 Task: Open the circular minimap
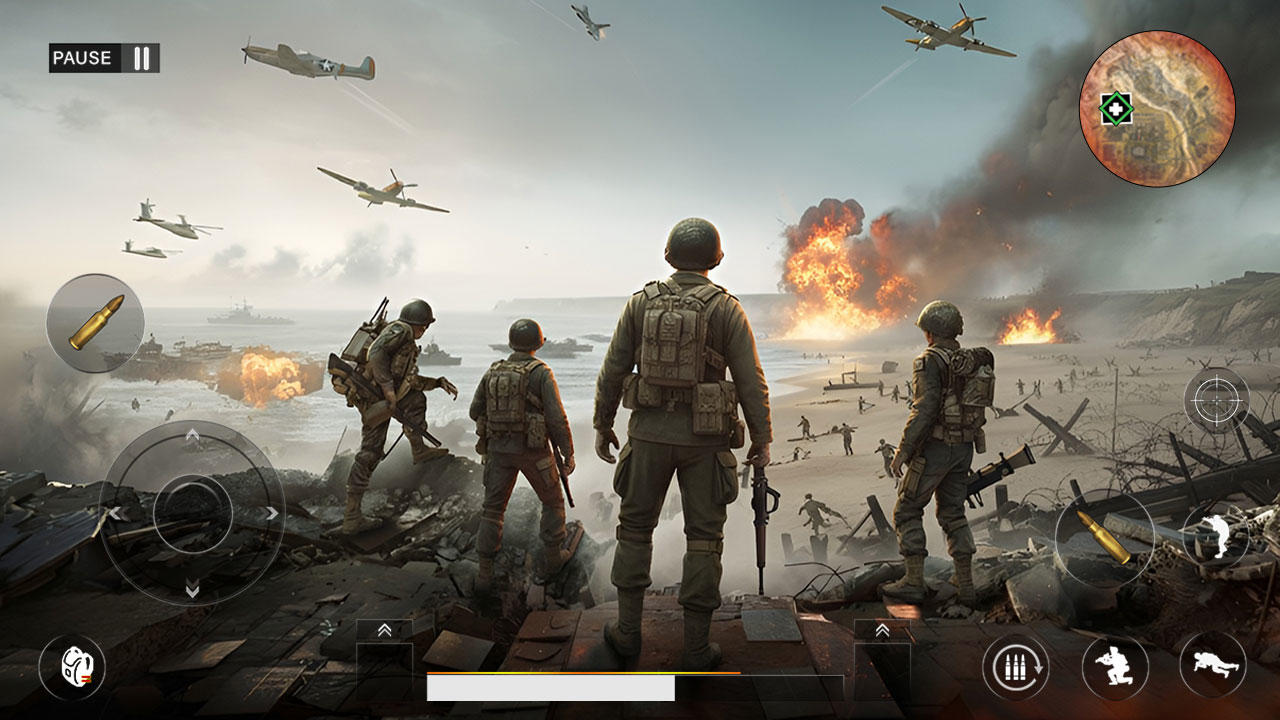click(x=1157, y=108)
